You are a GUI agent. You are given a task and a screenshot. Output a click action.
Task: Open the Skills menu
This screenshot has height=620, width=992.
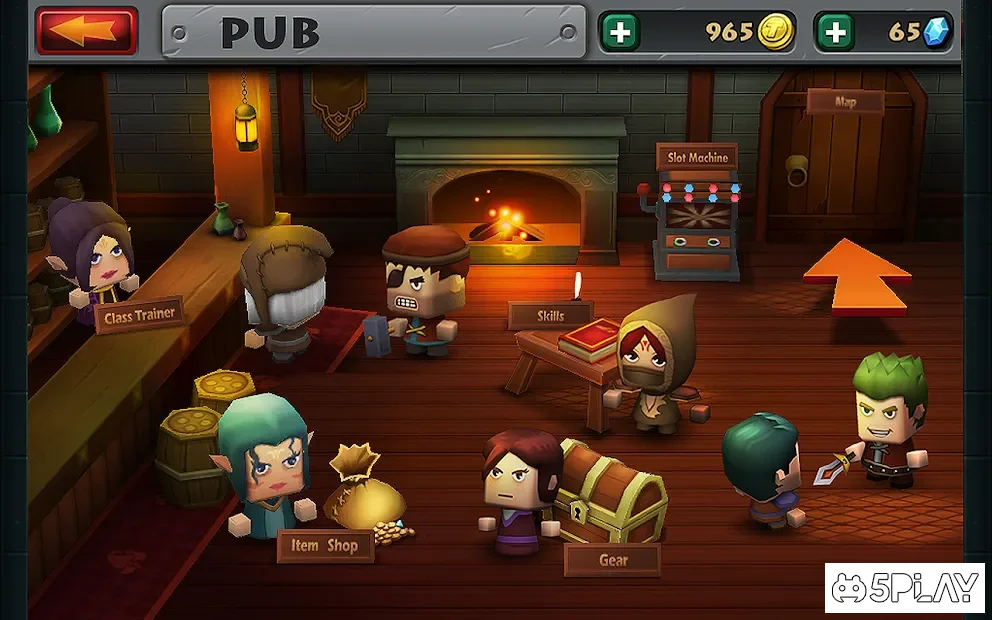550,315
